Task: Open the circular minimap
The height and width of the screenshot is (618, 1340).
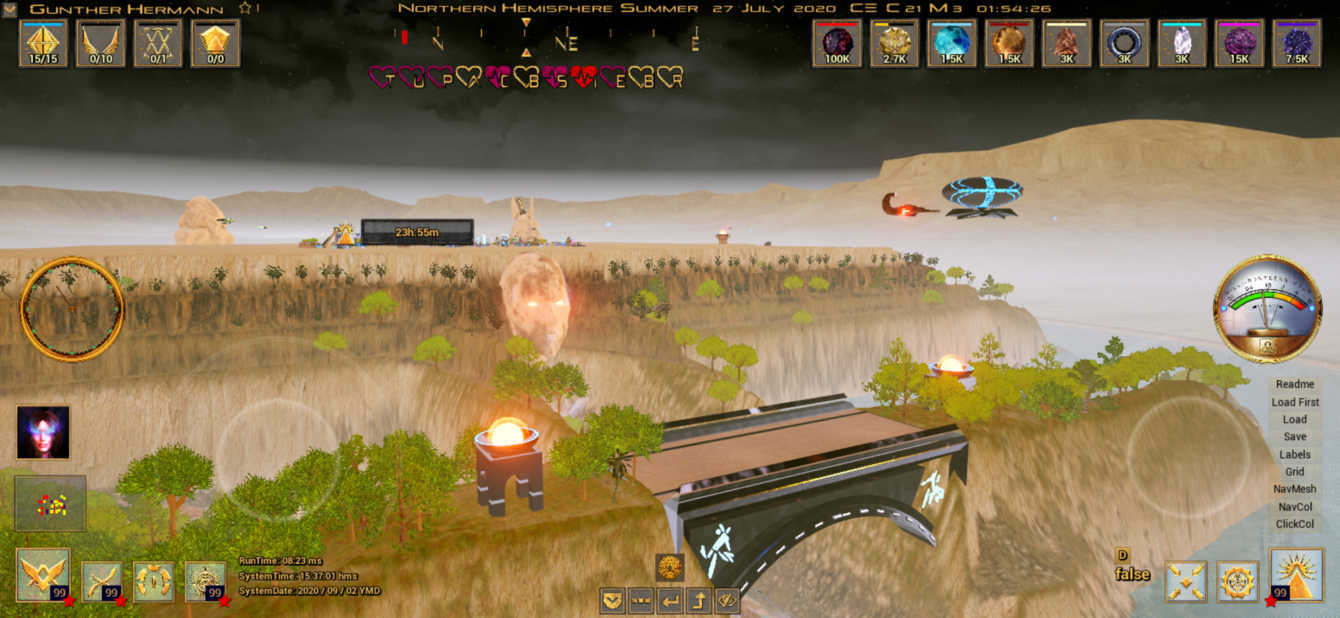Action: [x=72, y=308]
